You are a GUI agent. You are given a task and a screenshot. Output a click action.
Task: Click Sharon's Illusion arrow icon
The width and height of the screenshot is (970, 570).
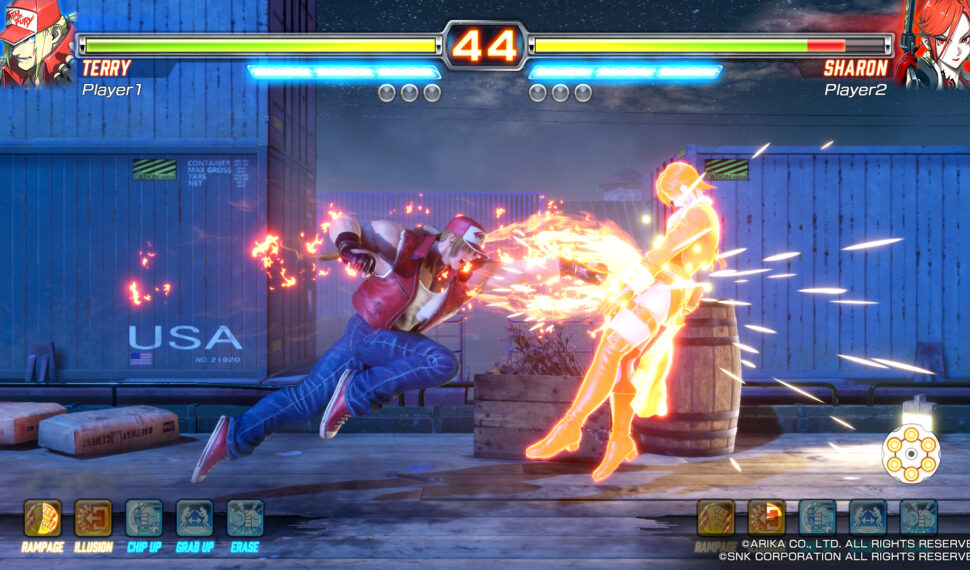tap(766, 517)
